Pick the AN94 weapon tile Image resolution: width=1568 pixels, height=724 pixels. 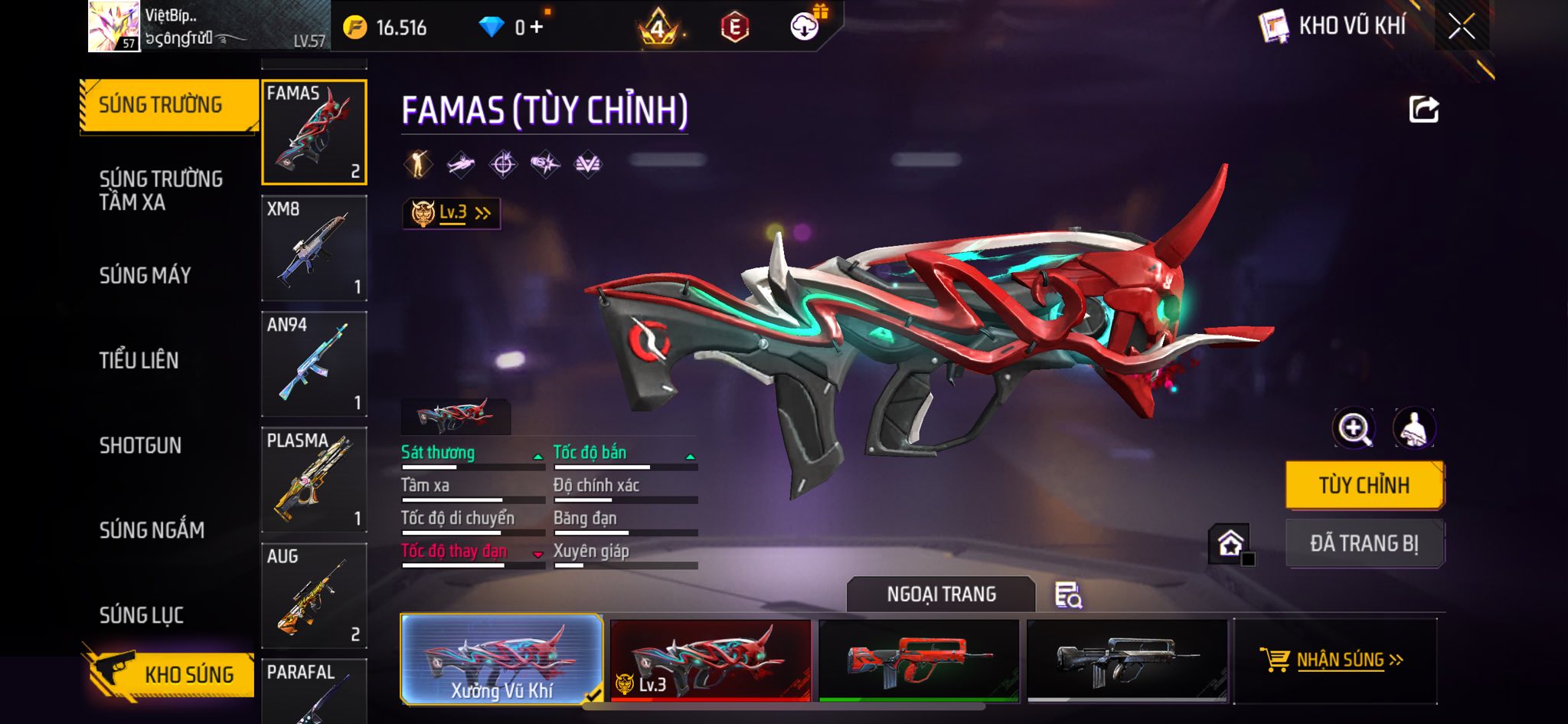tap(314, 364)
